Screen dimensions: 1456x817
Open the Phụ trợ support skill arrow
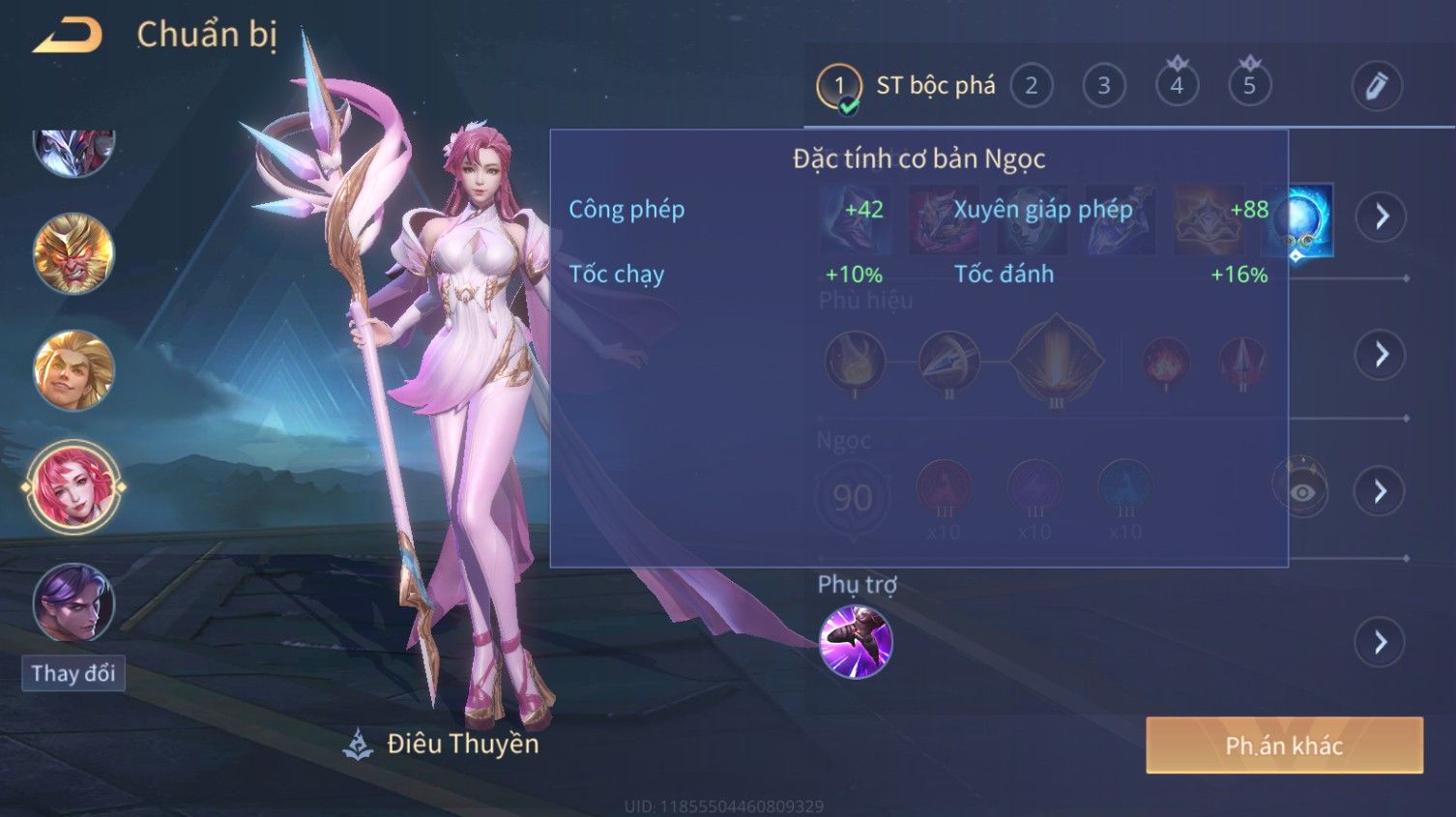pos(1381,642)
